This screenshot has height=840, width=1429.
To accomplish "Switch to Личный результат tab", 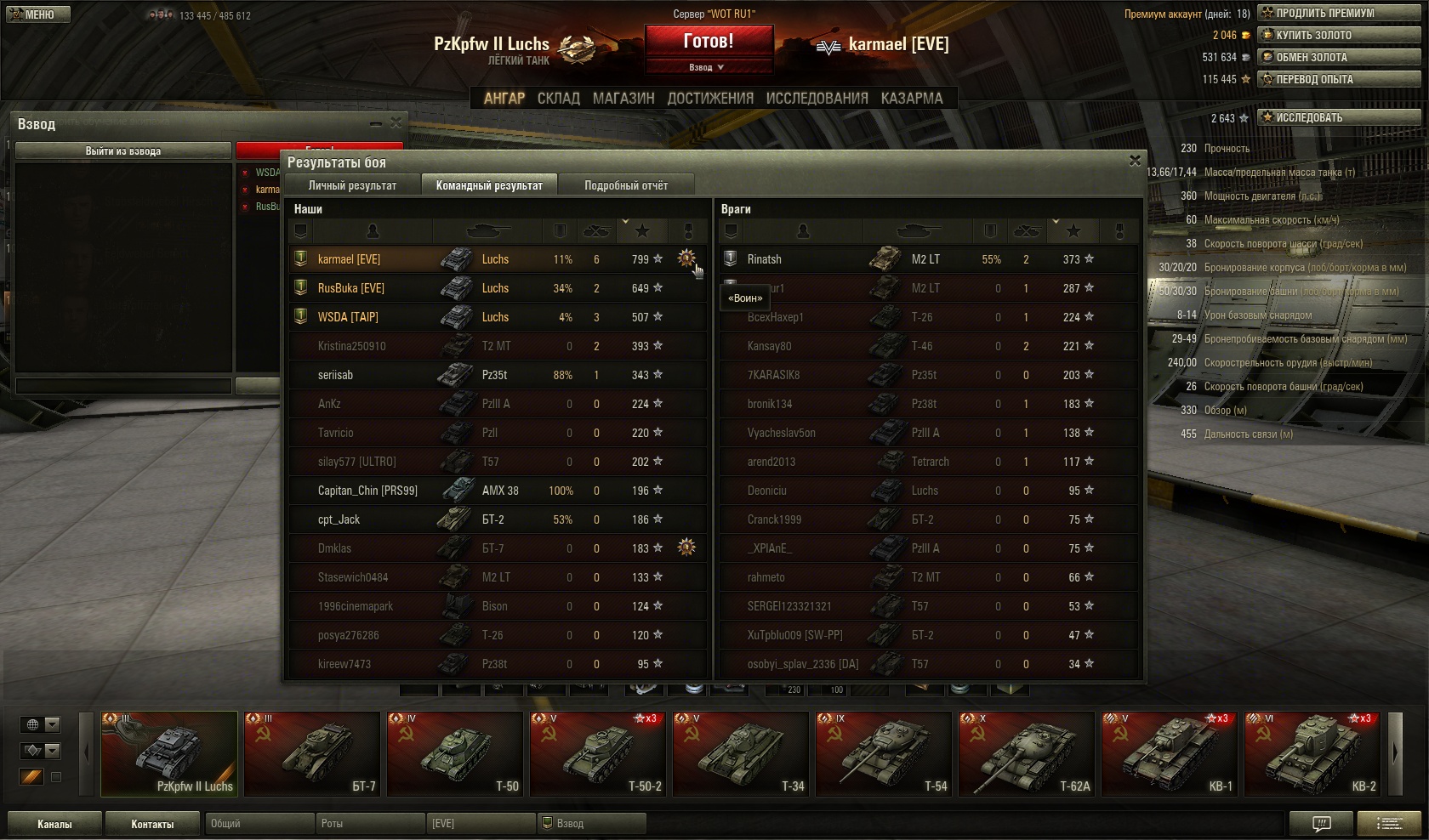I will pos(352,185).
